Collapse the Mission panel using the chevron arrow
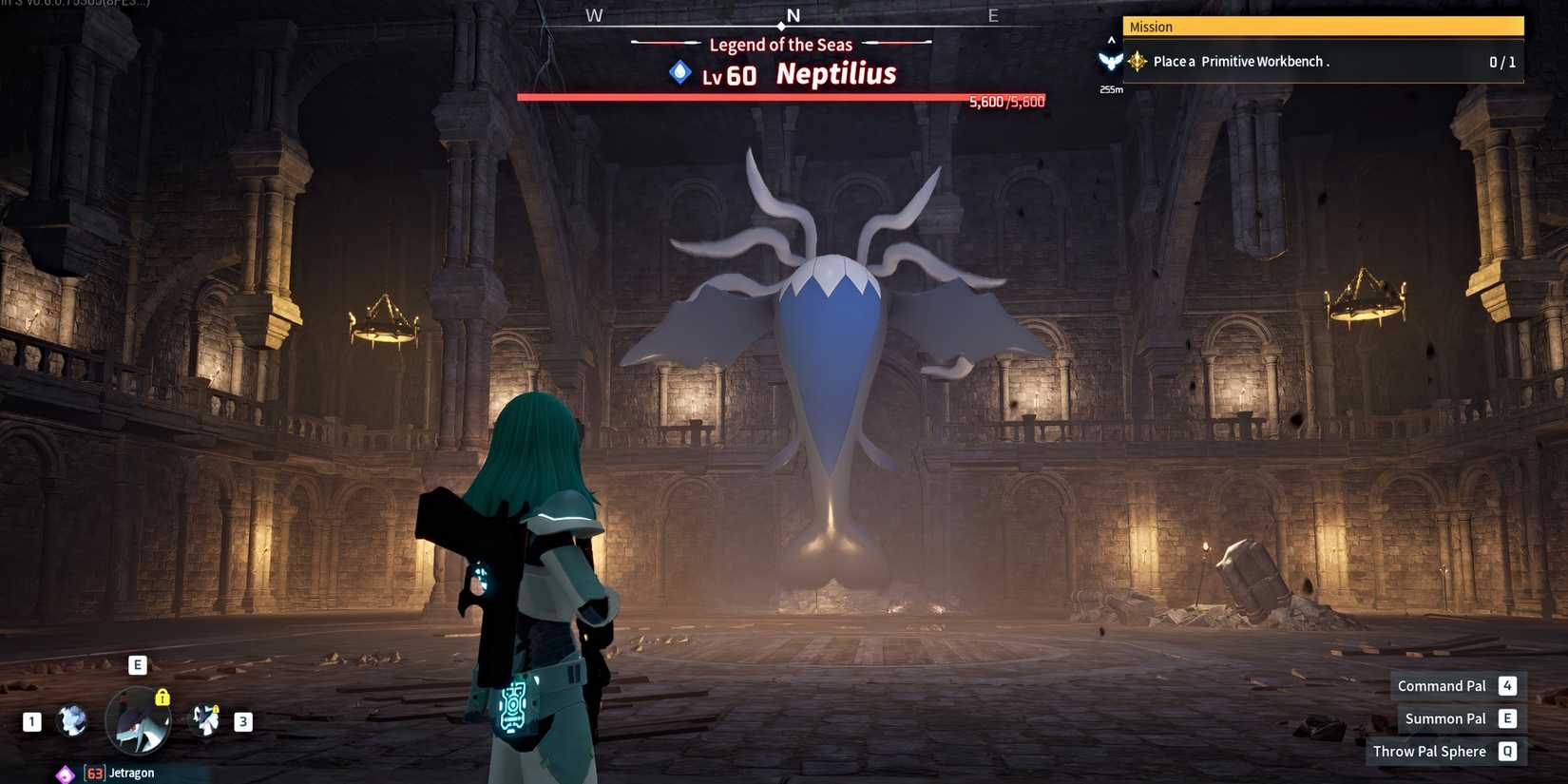1568x784 pixels. (x=1110, y=39)
